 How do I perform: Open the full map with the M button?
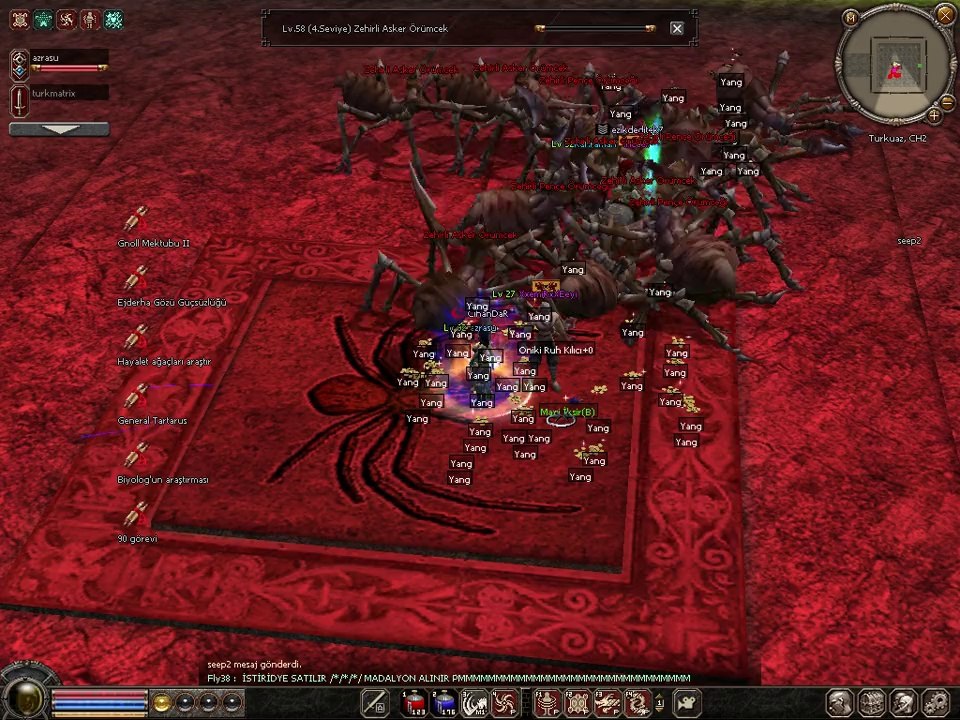click(851, 16)
